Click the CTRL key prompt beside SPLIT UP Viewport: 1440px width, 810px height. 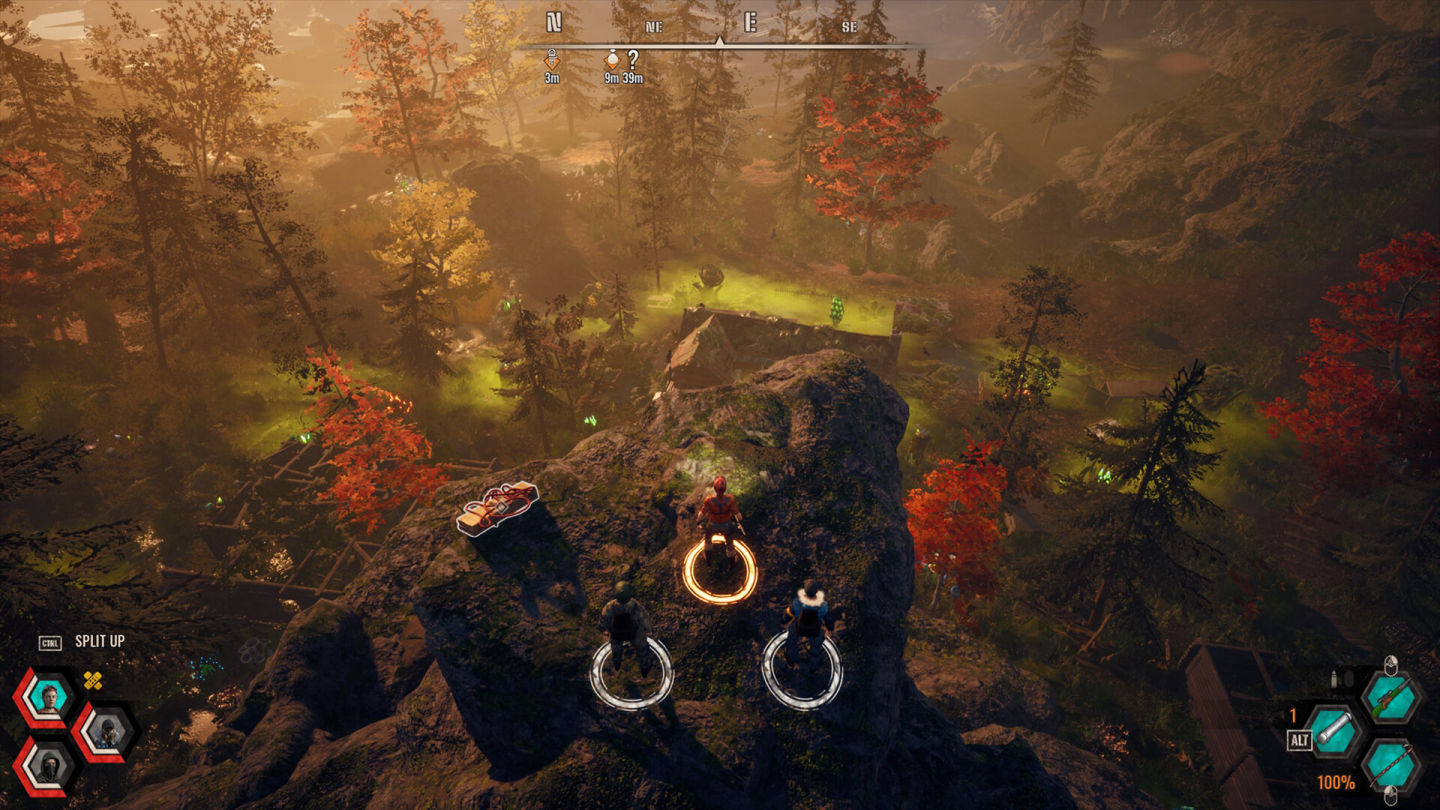point(51,641)
